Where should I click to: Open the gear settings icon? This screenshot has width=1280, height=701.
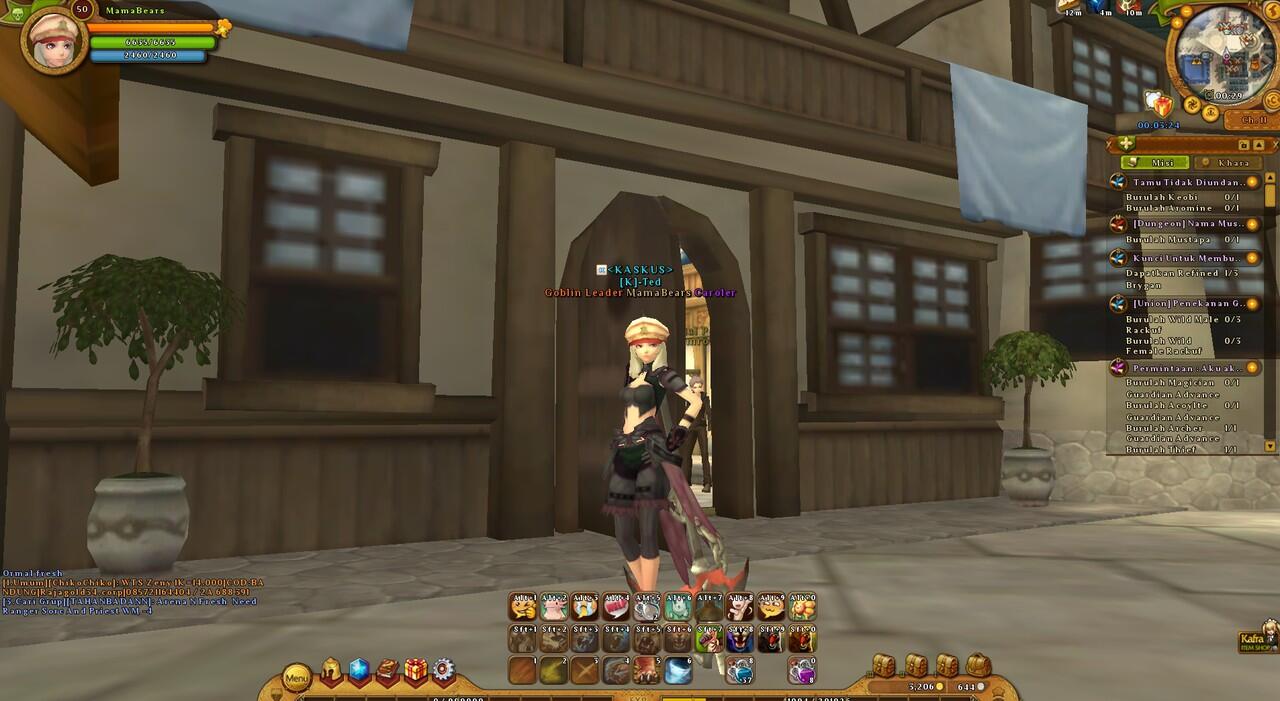pyautogui.click(x=443, y=671)
